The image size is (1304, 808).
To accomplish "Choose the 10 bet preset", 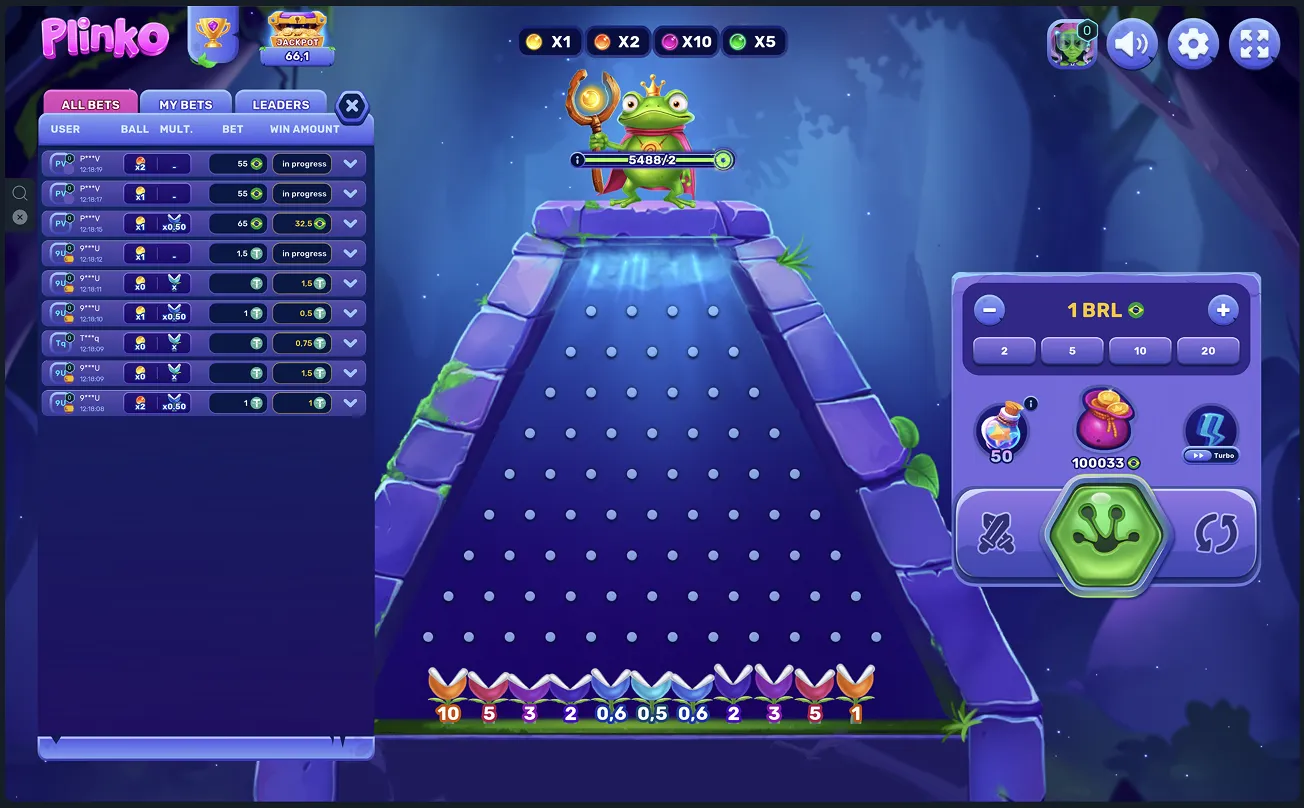I will point(1140,351).
